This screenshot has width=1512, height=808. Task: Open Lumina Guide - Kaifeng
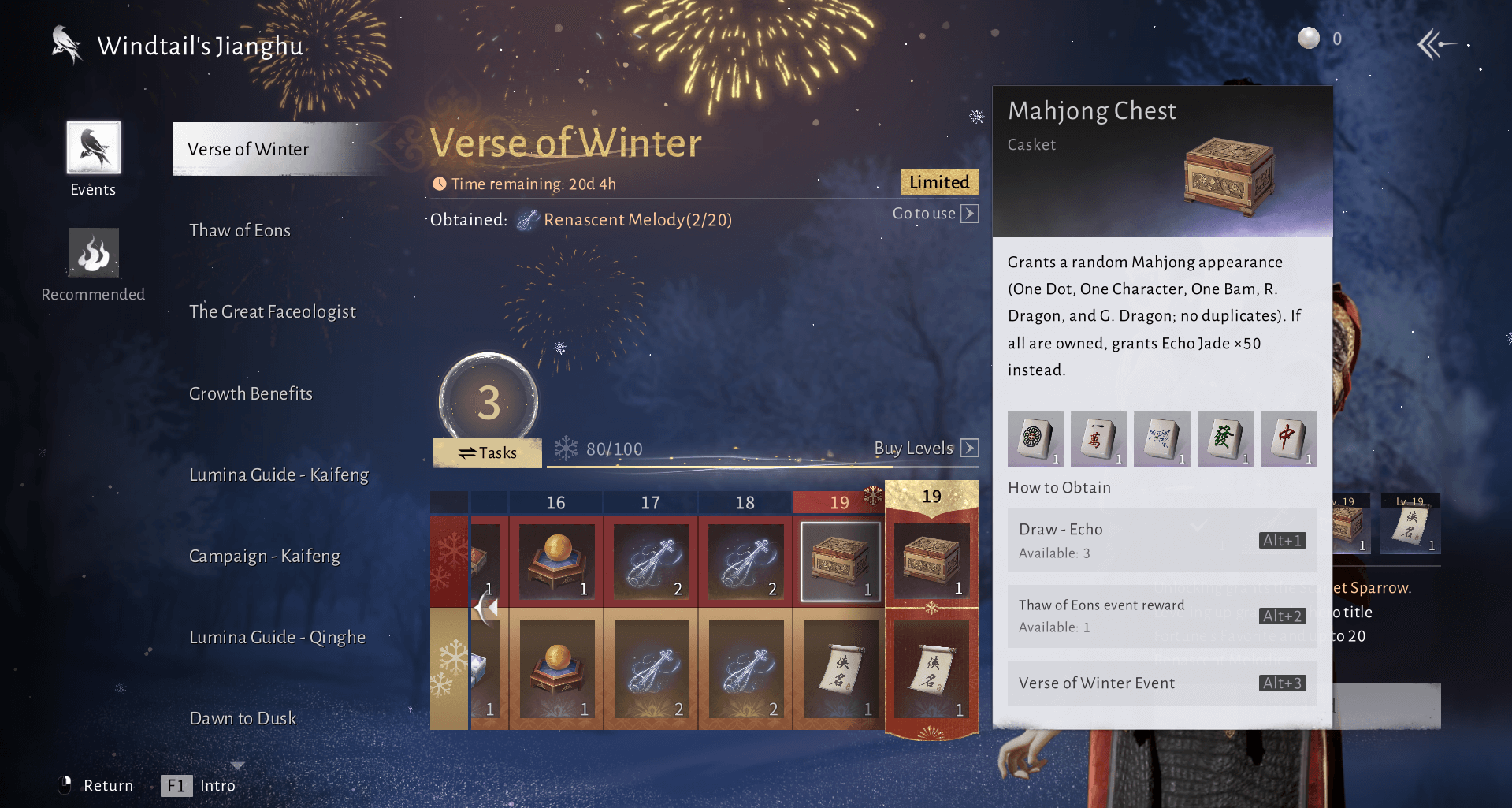click(x=279, y=475)
